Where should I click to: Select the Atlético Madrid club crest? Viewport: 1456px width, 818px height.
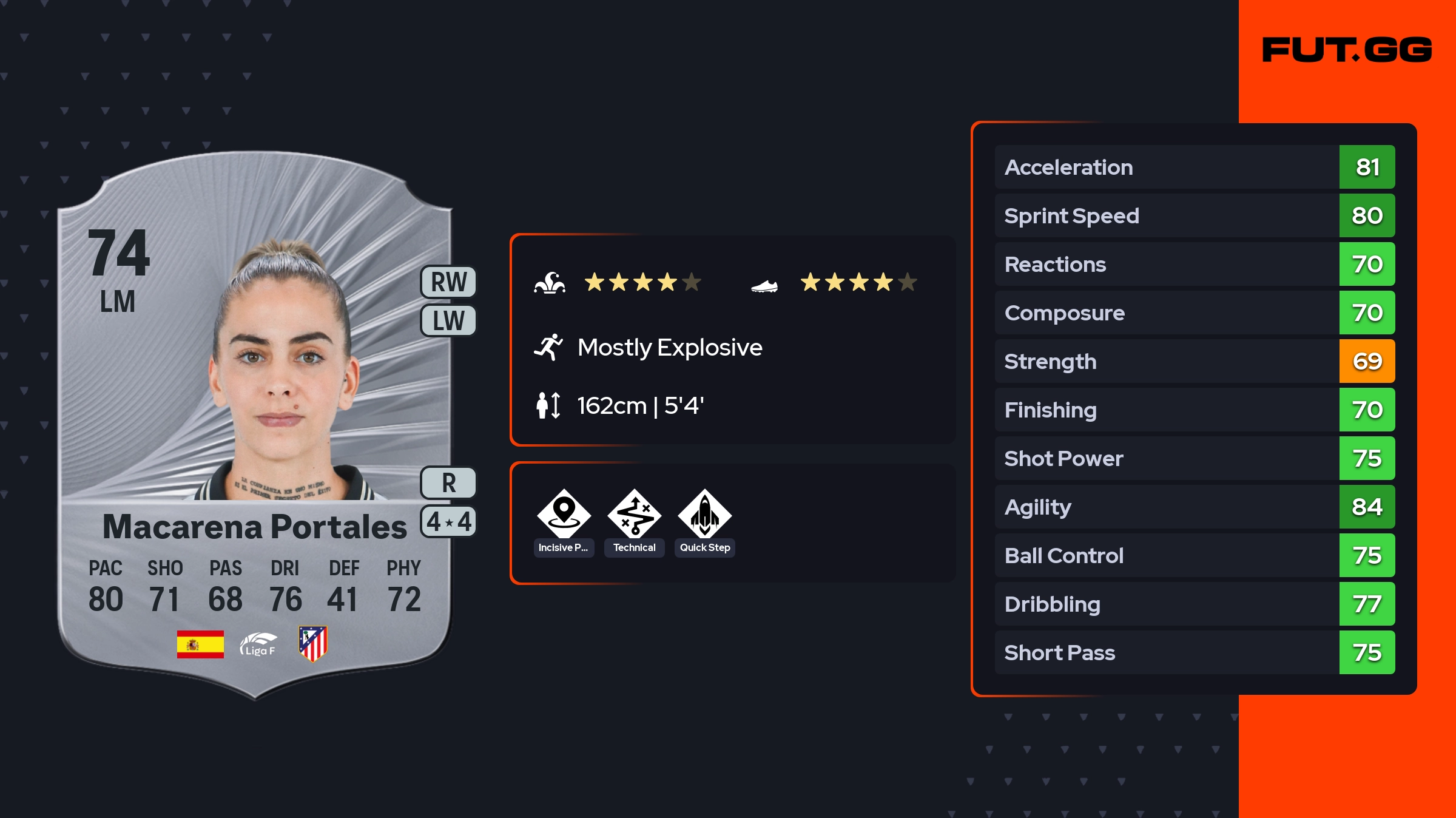(x=313, y=644)
